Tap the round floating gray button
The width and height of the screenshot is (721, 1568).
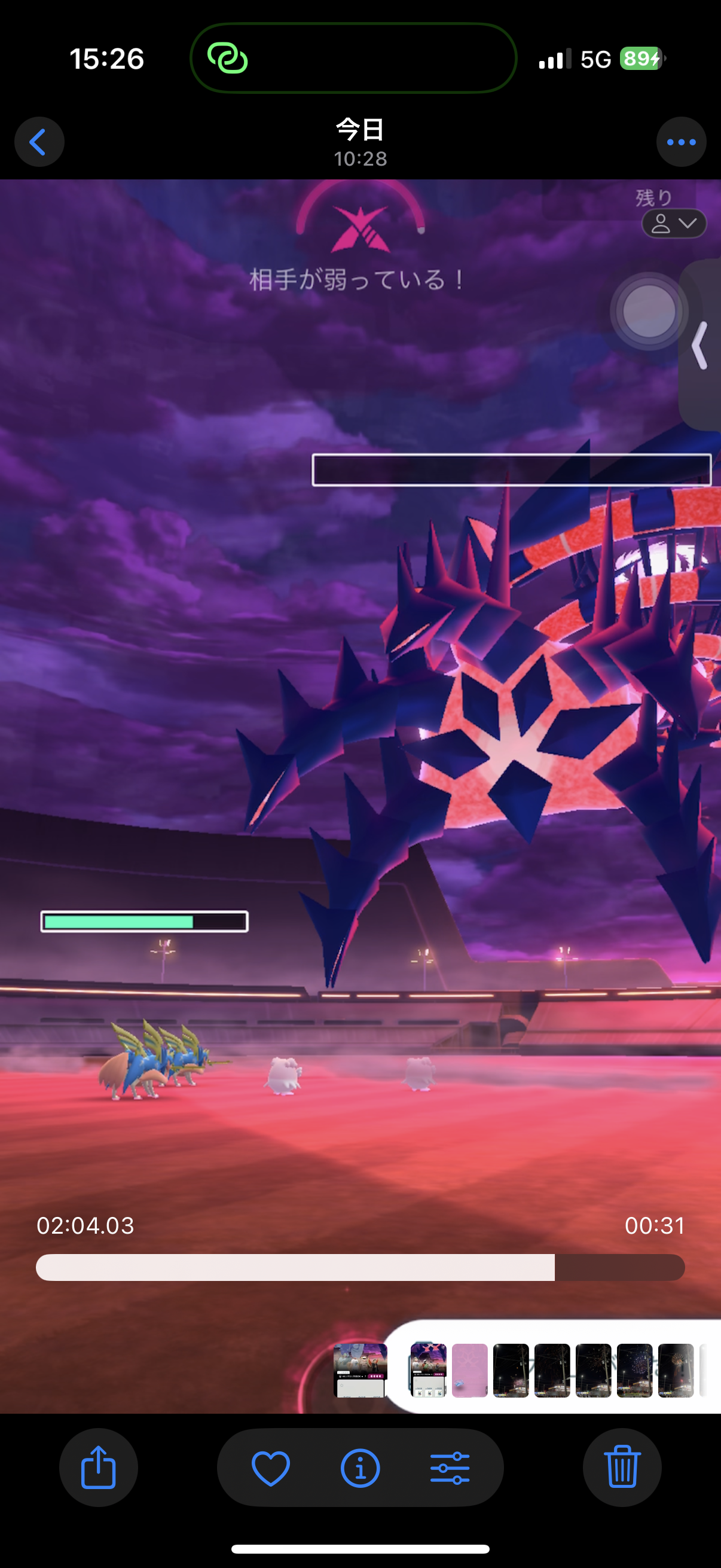649,311
